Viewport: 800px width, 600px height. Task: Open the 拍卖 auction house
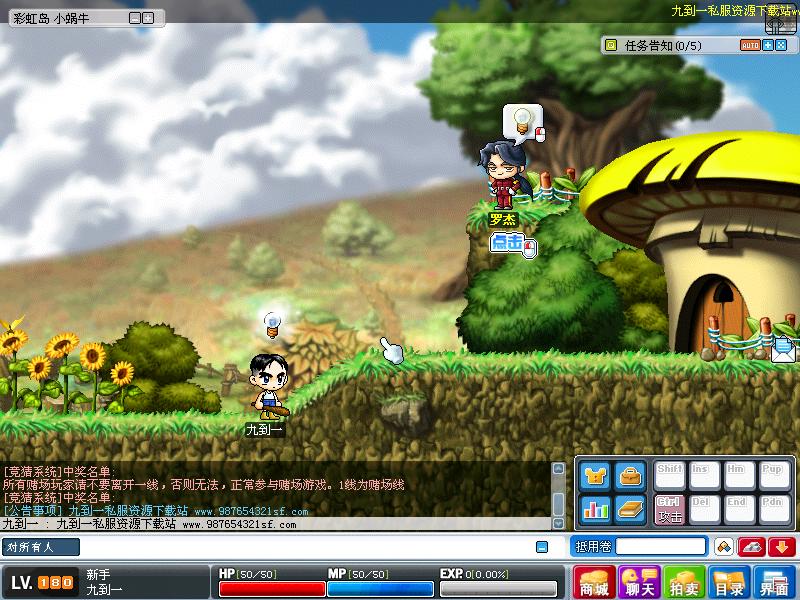tap(685, 582)
